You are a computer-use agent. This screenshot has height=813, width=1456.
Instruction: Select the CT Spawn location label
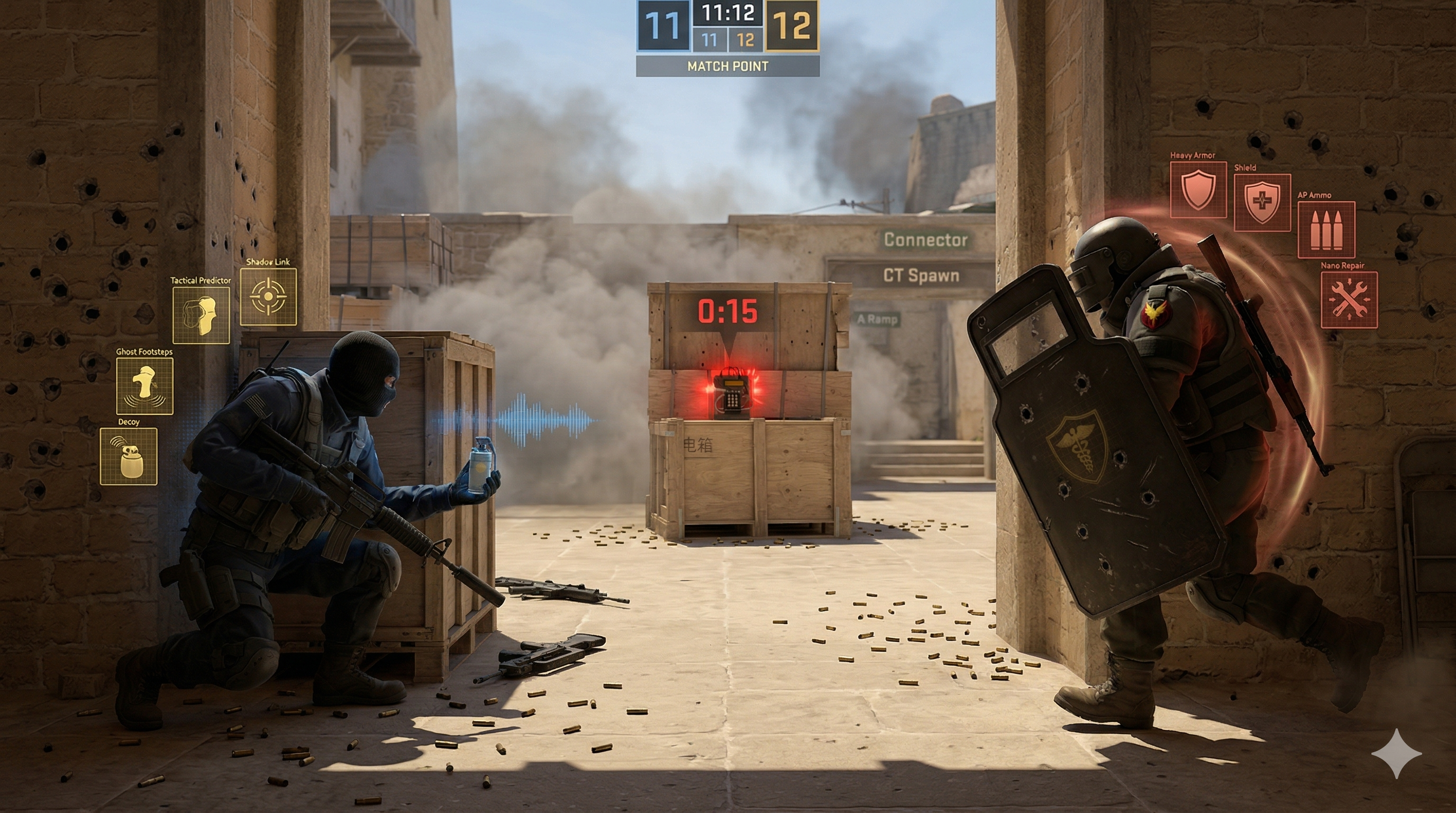(921, 276)
